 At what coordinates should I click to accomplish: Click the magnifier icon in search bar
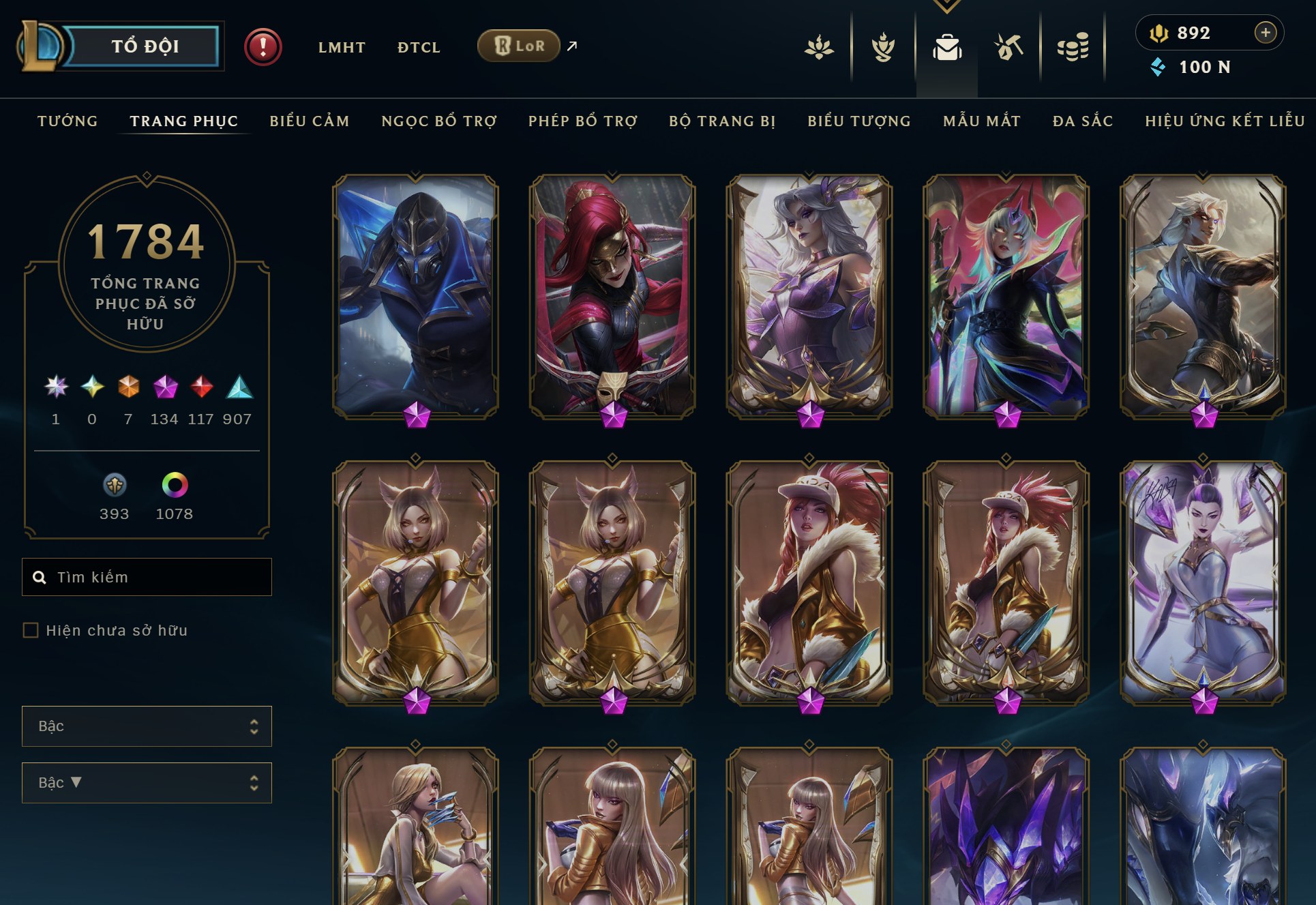39,576
